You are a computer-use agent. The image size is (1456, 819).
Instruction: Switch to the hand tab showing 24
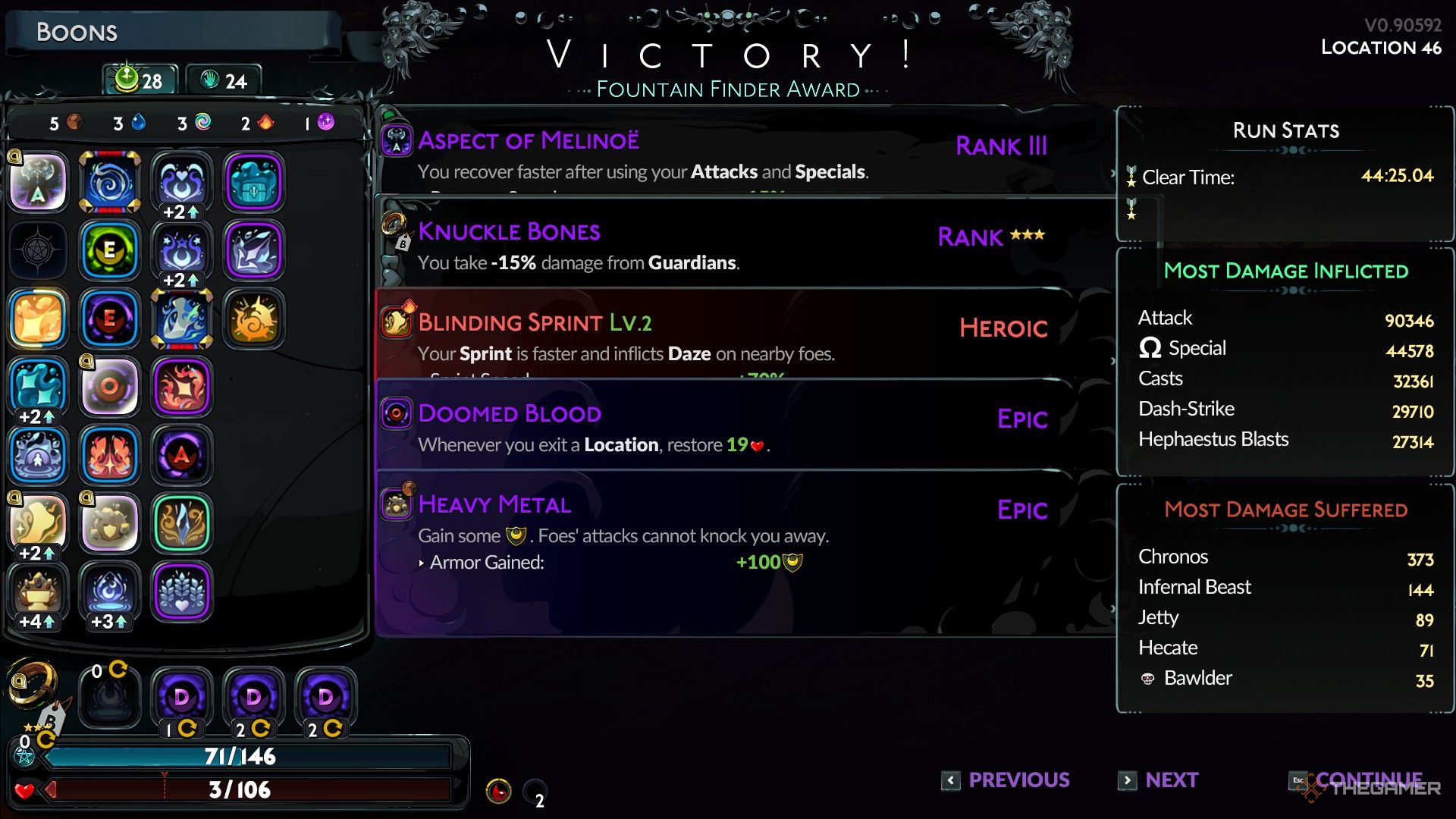click(x=224, y=80)
